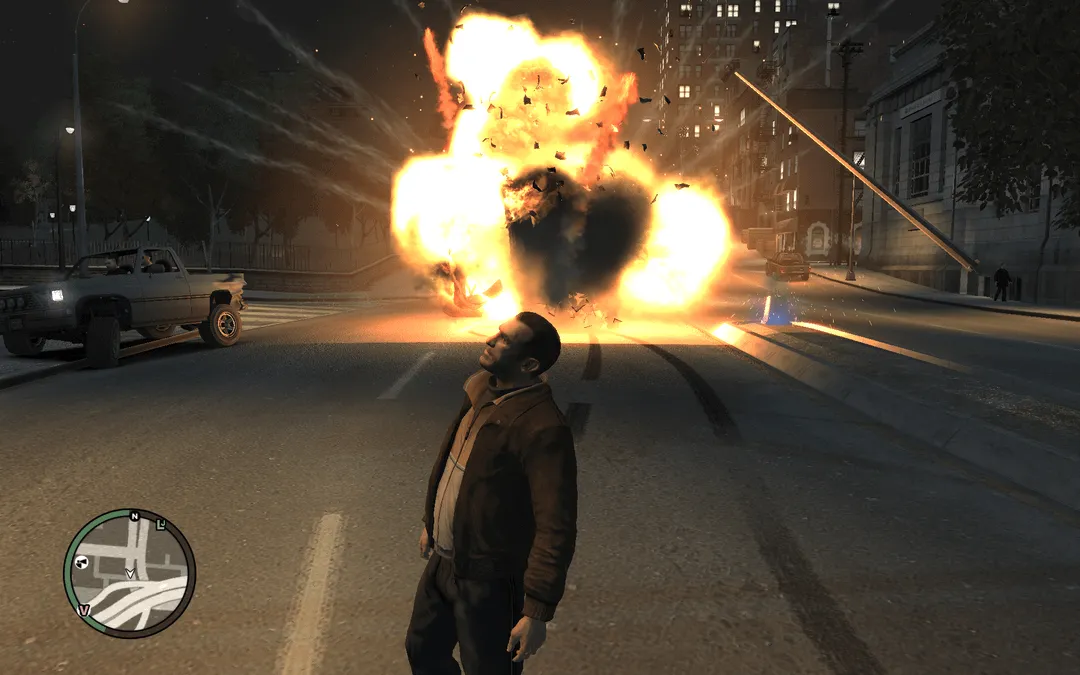This screenshot has width=1080, height=675.
Task: Click the white player arrow on the radar
Action: tap(130, 573)
